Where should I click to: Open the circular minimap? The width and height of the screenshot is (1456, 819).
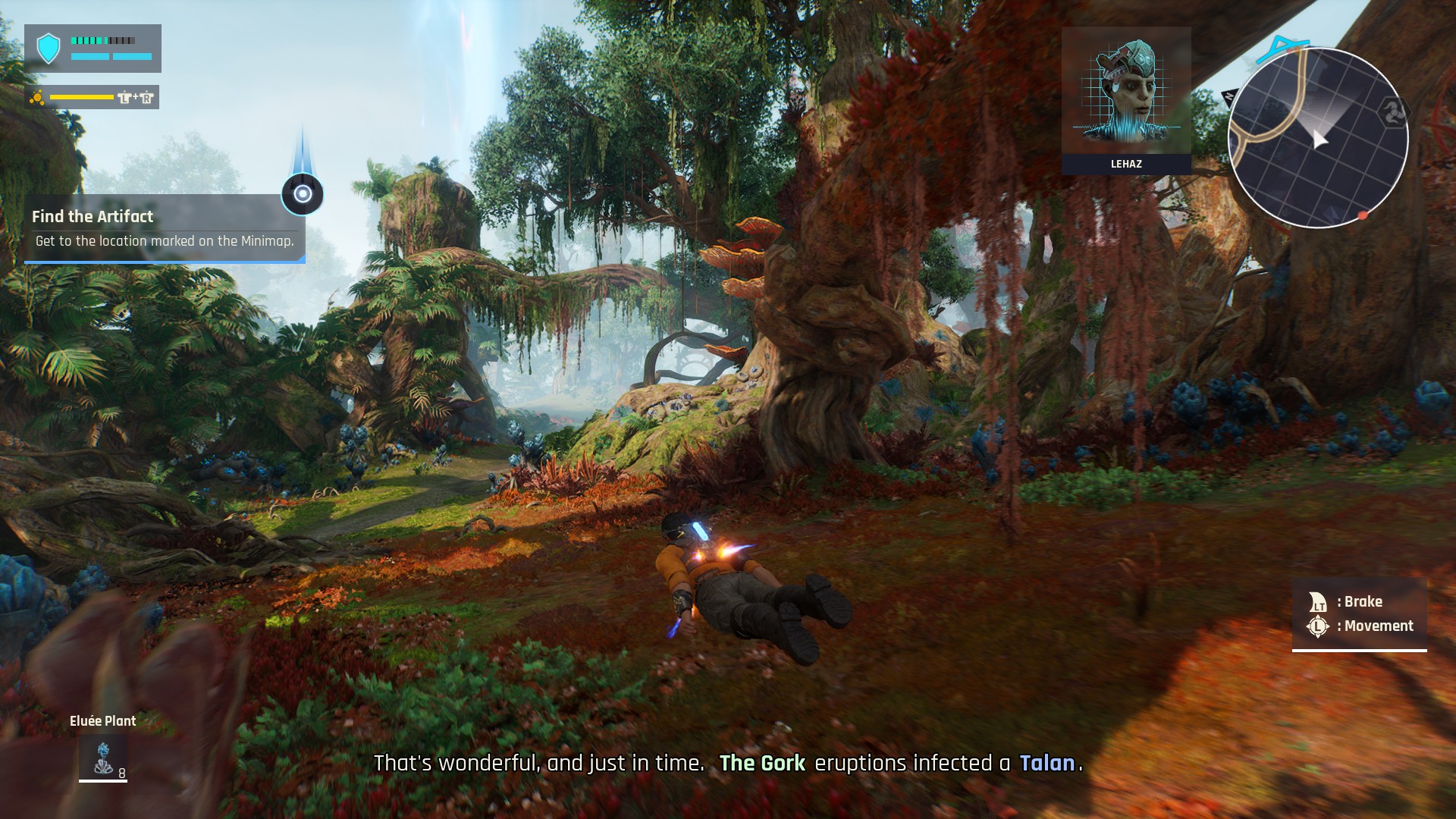click(1317, 138)
